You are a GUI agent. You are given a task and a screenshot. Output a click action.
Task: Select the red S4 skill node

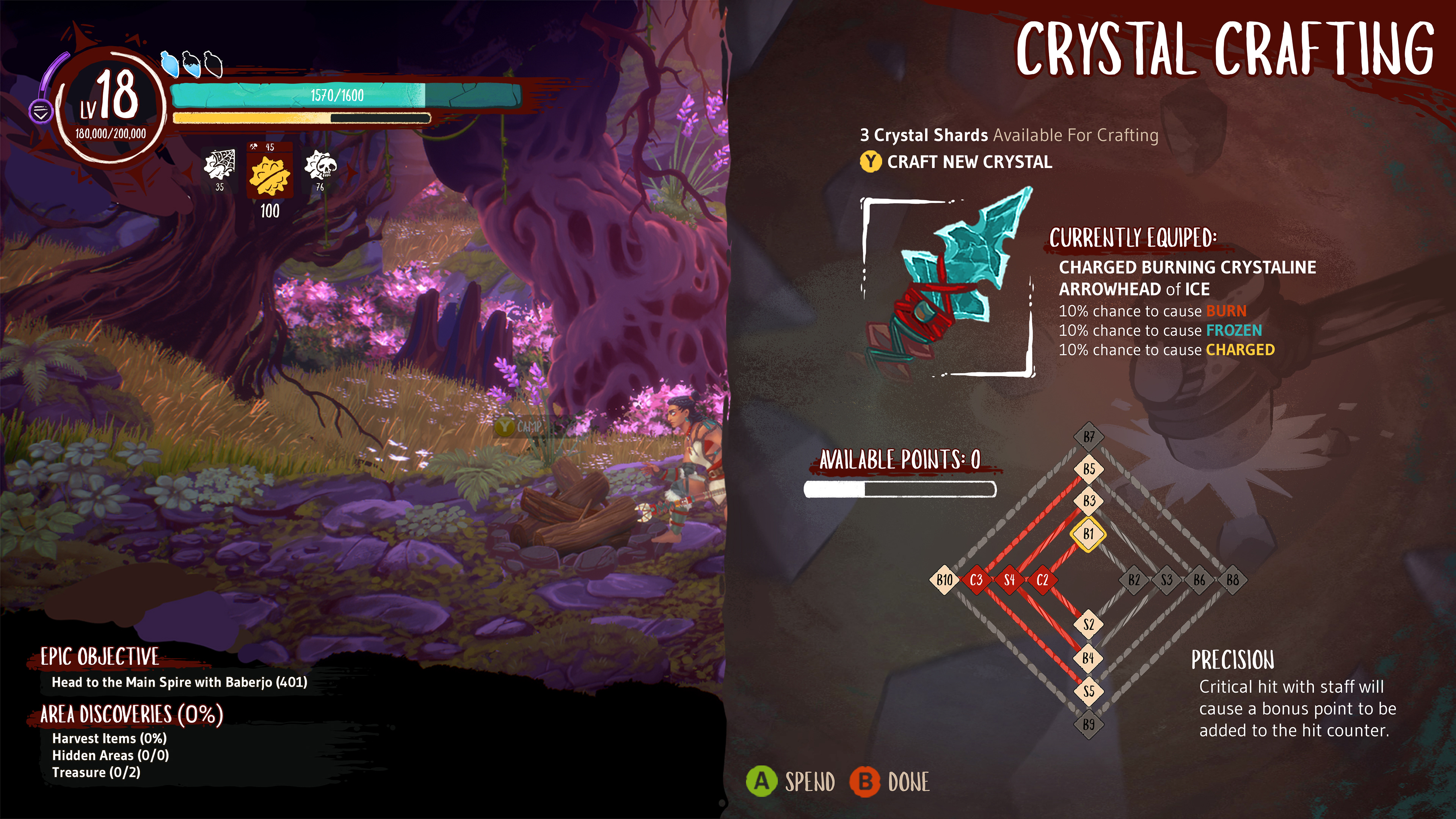click(1009, 580)
